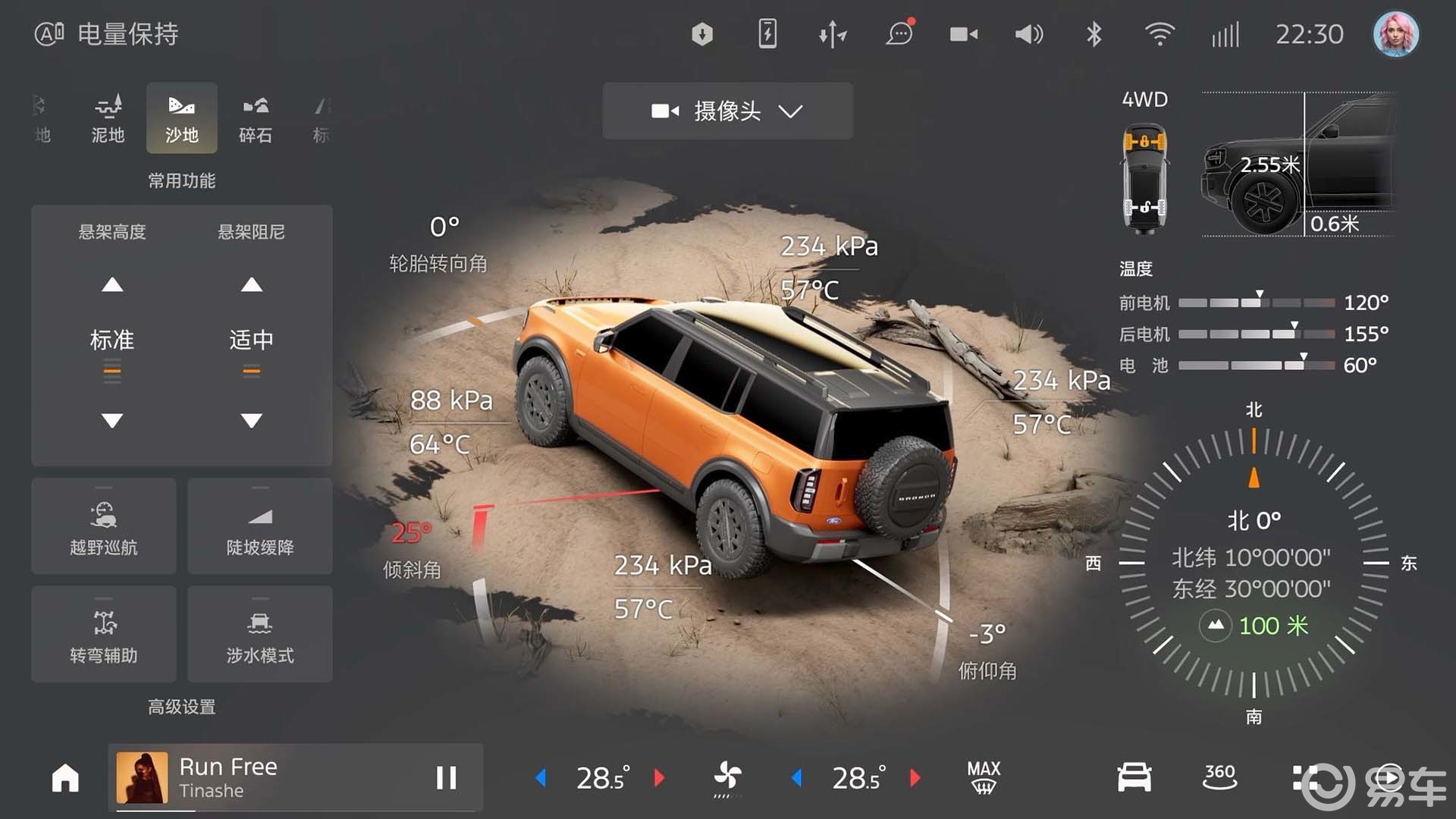The height and width of the screenshot is (819, 1456).
Task: Raise the 悬架高度 suspension height
Action: [x=112, y=285]
